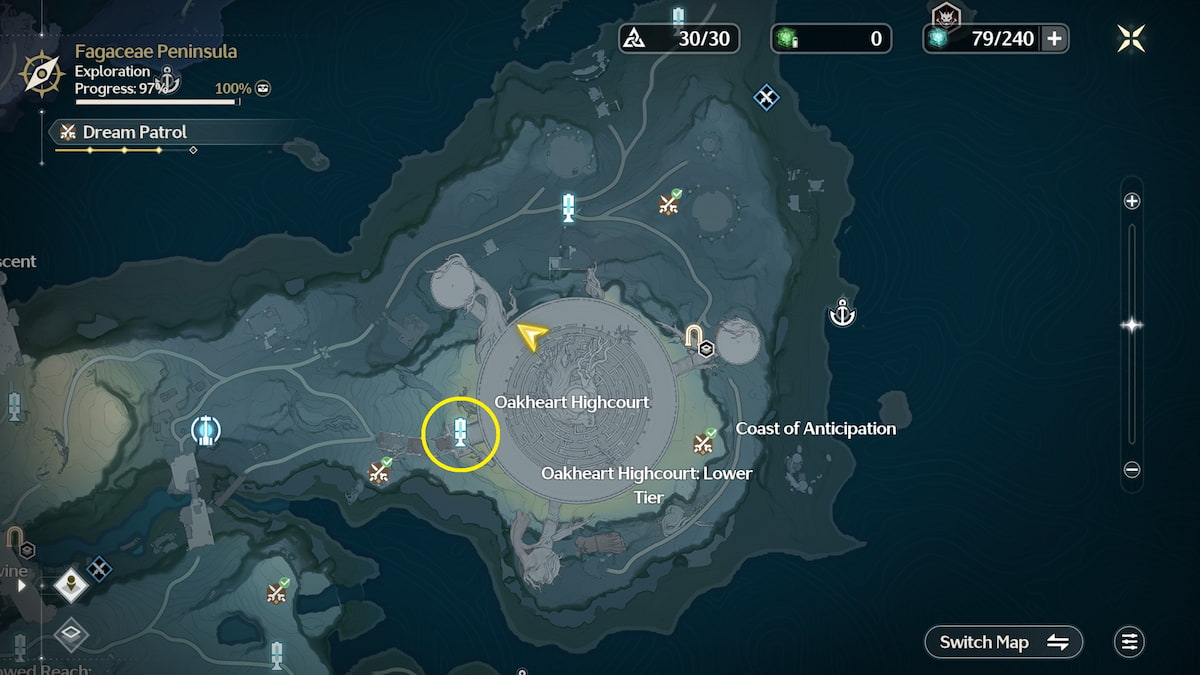Viewport: 1200px width, 675px height.
Task: Open the 100% exploration reward icon
Action: click(x=262, y=88)
